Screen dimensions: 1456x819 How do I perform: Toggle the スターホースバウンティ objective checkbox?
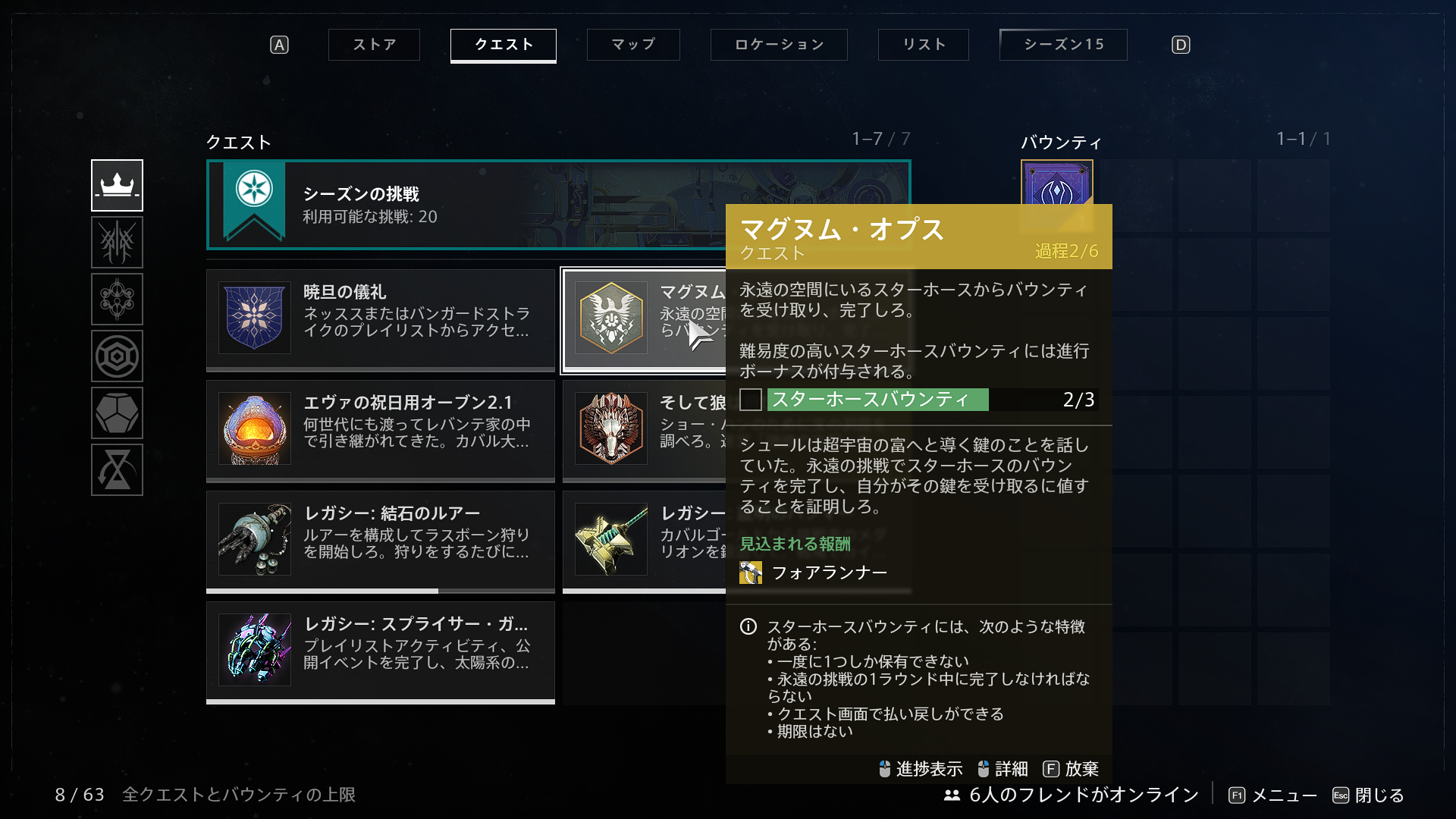click(x=750, y=400)
